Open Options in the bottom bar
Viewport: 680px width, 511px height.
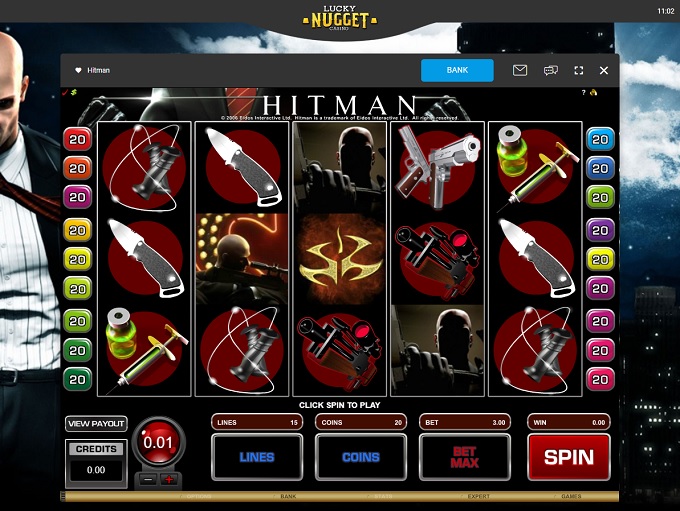tap(199, 496)
